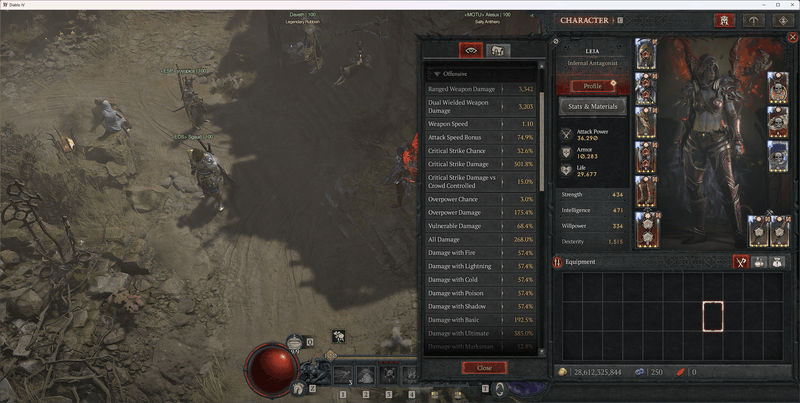Viewport: 800px width, 403px height.
Task: Open the Equipment inventory tab with crossed weapons
Action: point(742,262)
